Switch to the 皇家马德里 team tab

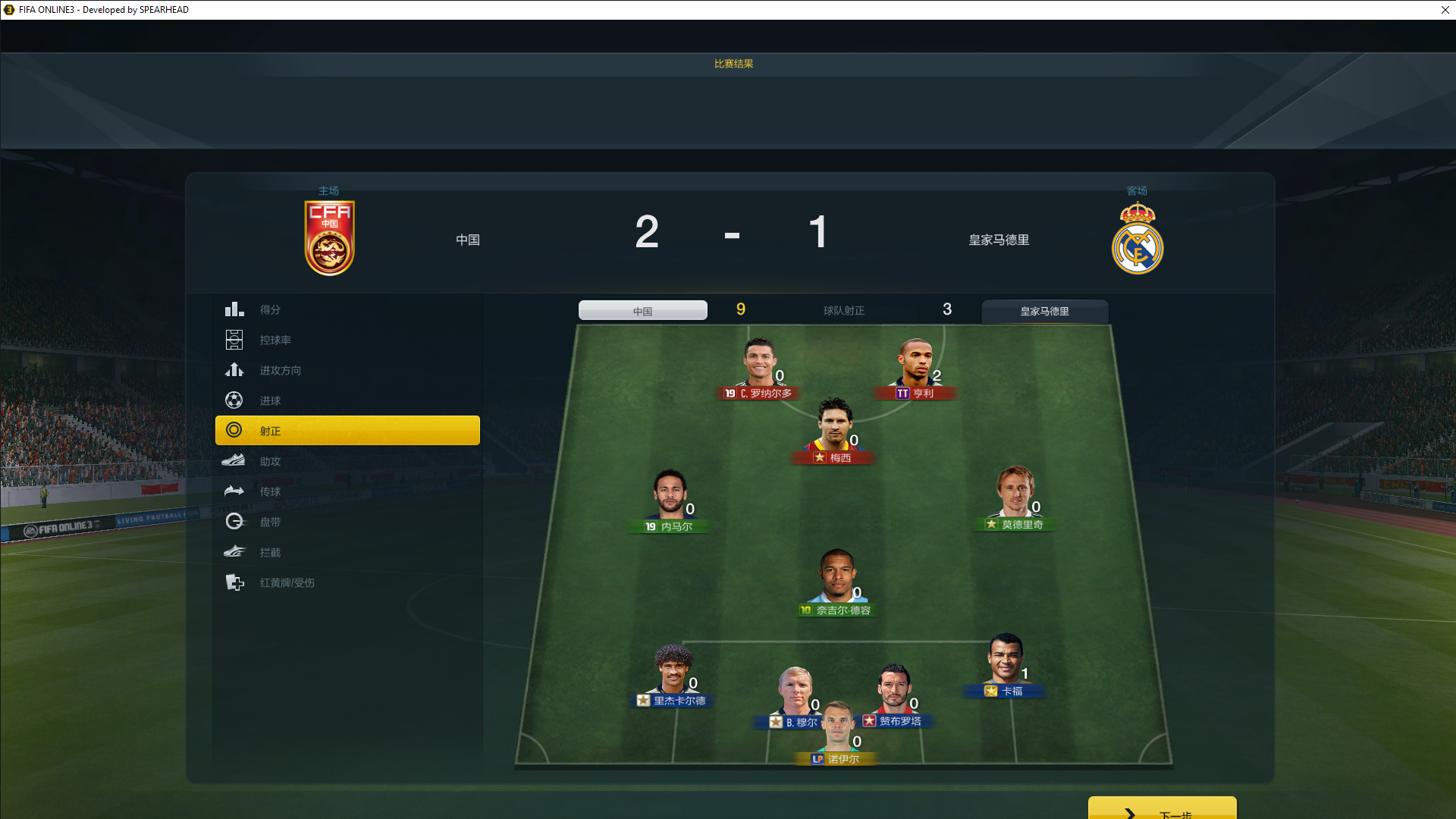click(x=1044, y=311)
